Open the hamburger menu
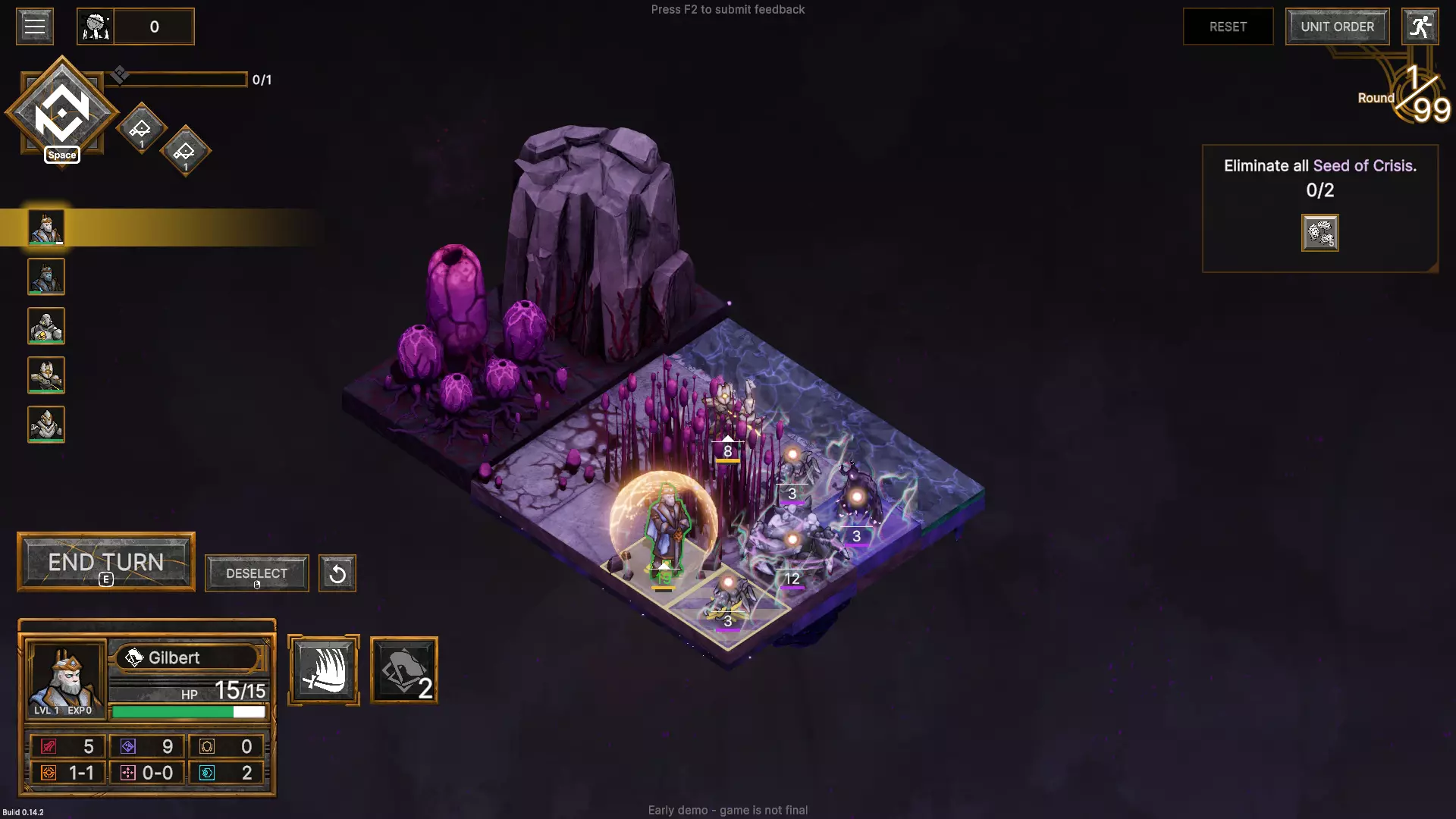Screen dimensions: 1456x819 (34, 27)
